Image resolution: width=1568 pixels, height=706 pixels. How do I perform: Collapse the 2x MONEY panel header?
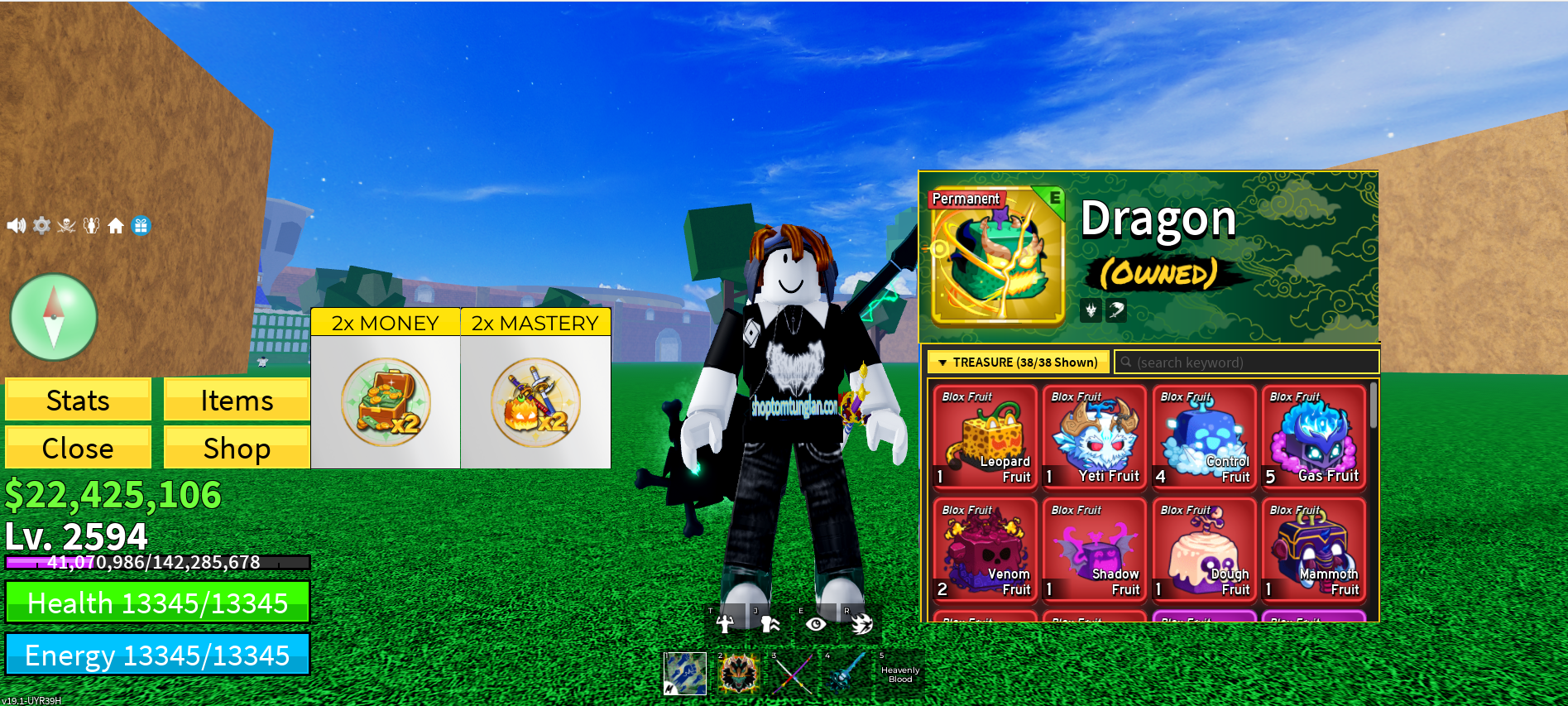click(x=385, y=322)
